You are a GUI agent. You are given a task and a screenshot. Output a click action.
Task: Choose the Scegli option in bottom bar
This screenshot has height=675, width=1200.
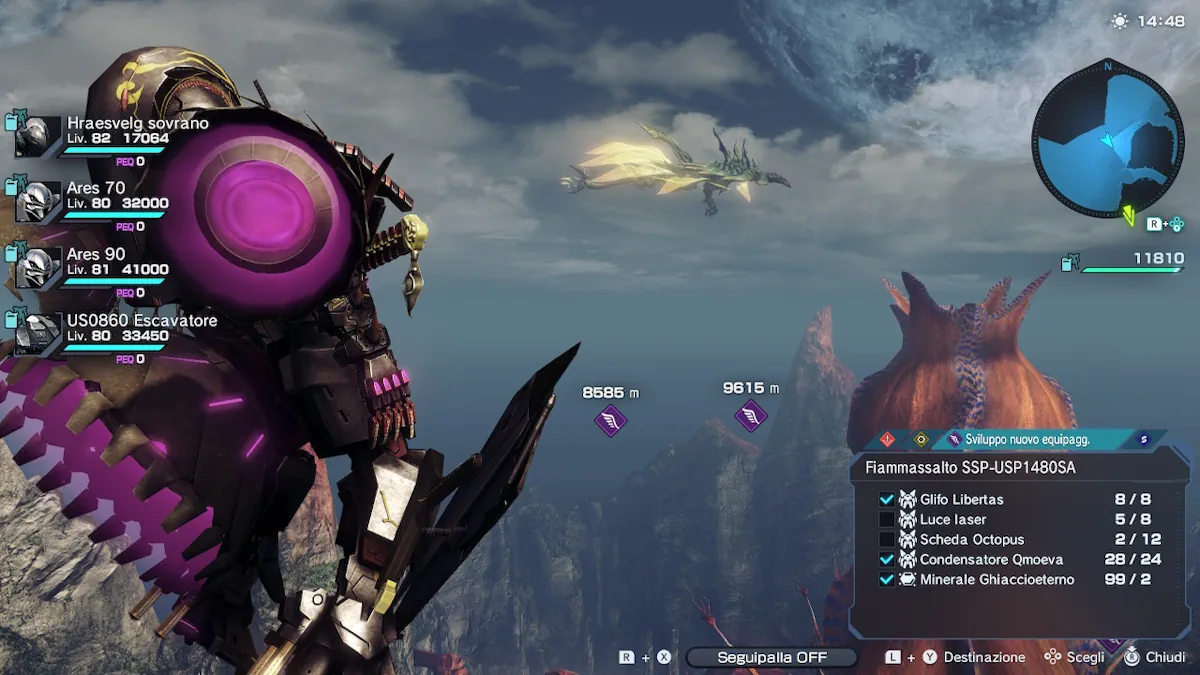tap(1085, 657)
